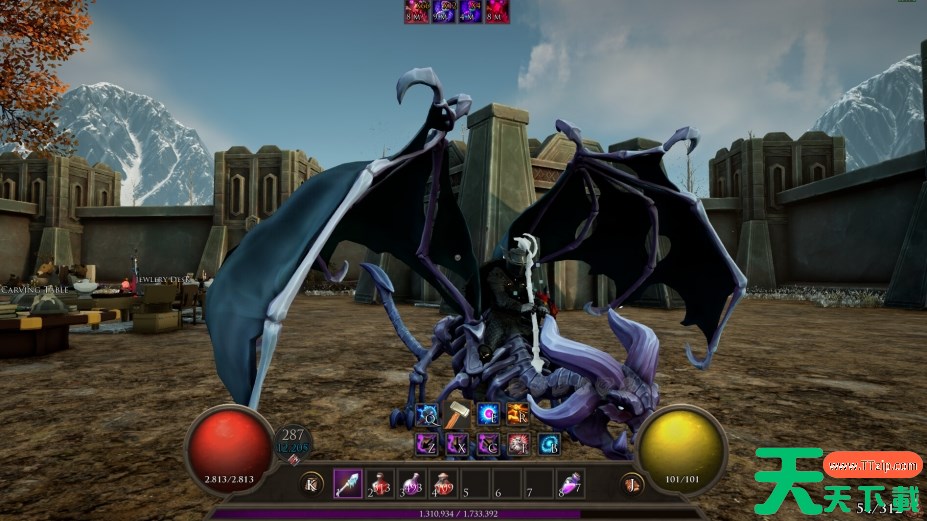
Task: Use the red potion in hotbar slot 2
Action: click(x=380, y=483)
